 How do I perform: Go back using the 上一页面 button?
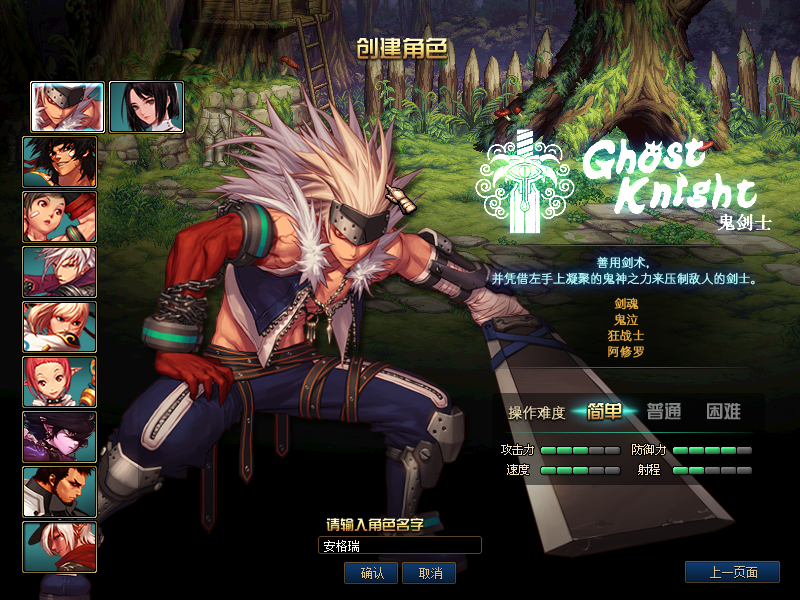pyautogui.click(x=732, y=573)
